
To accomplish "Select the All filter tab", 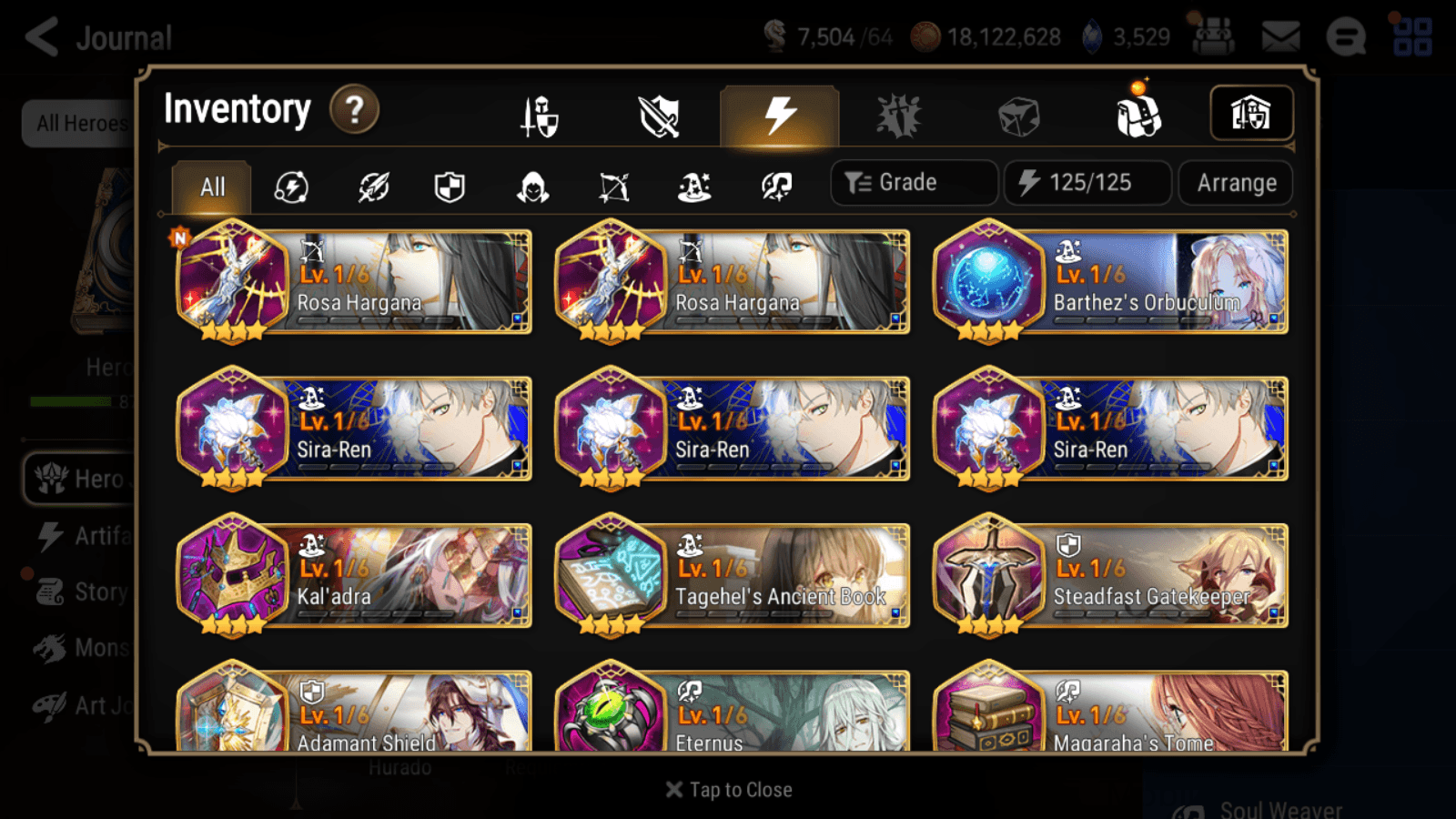I will pos(211,187).
